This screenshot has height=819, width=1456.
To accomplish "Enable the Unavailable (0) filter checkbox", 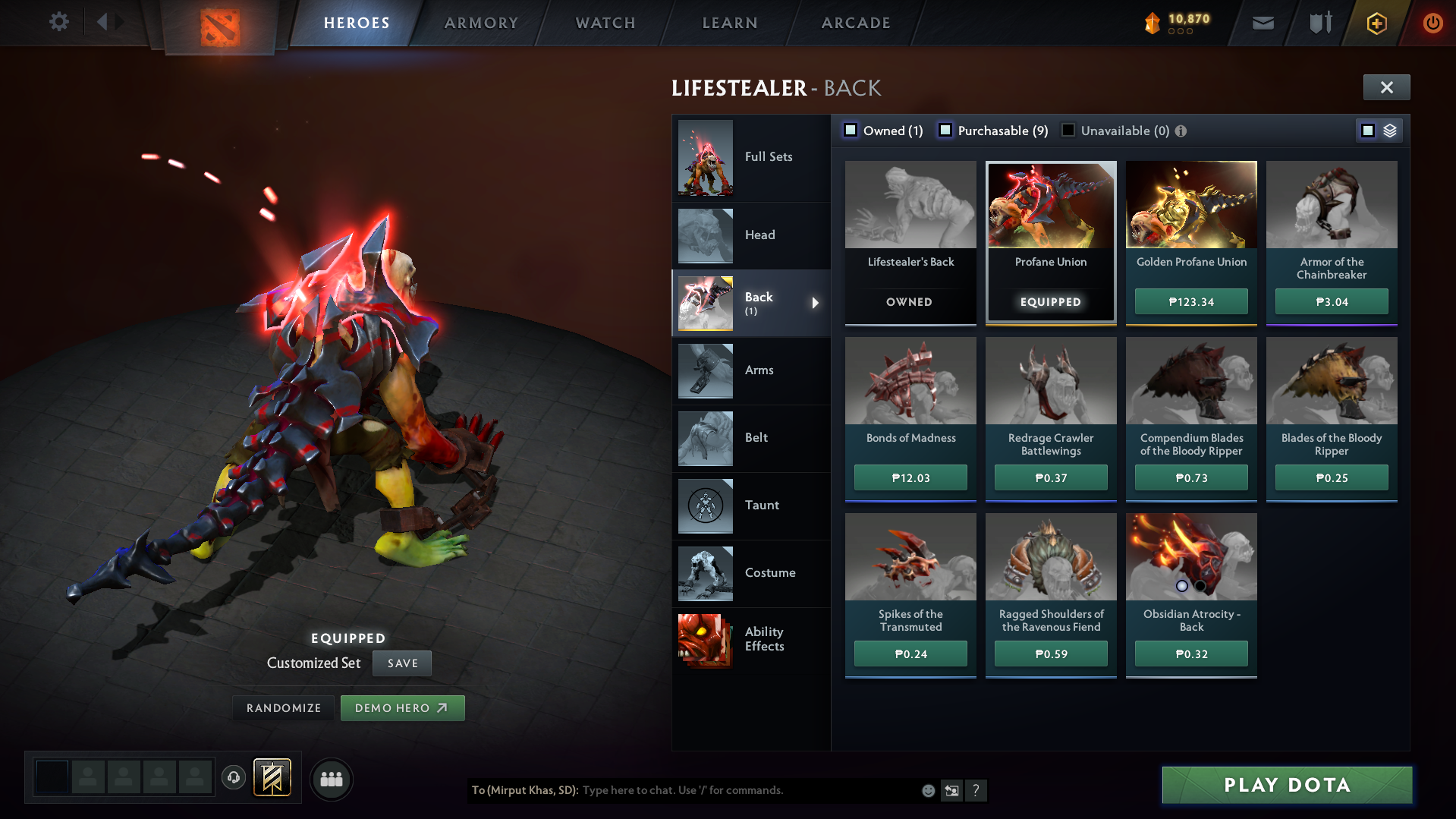I will coord(1068,130).
